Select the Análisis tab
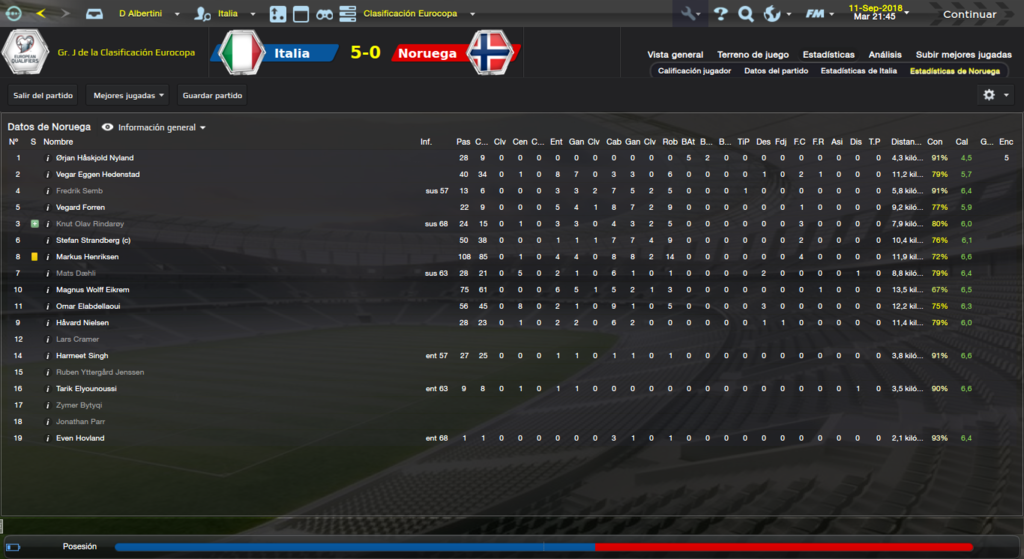Viewport: 1024px width, 559px height. (x=884, y=55)
